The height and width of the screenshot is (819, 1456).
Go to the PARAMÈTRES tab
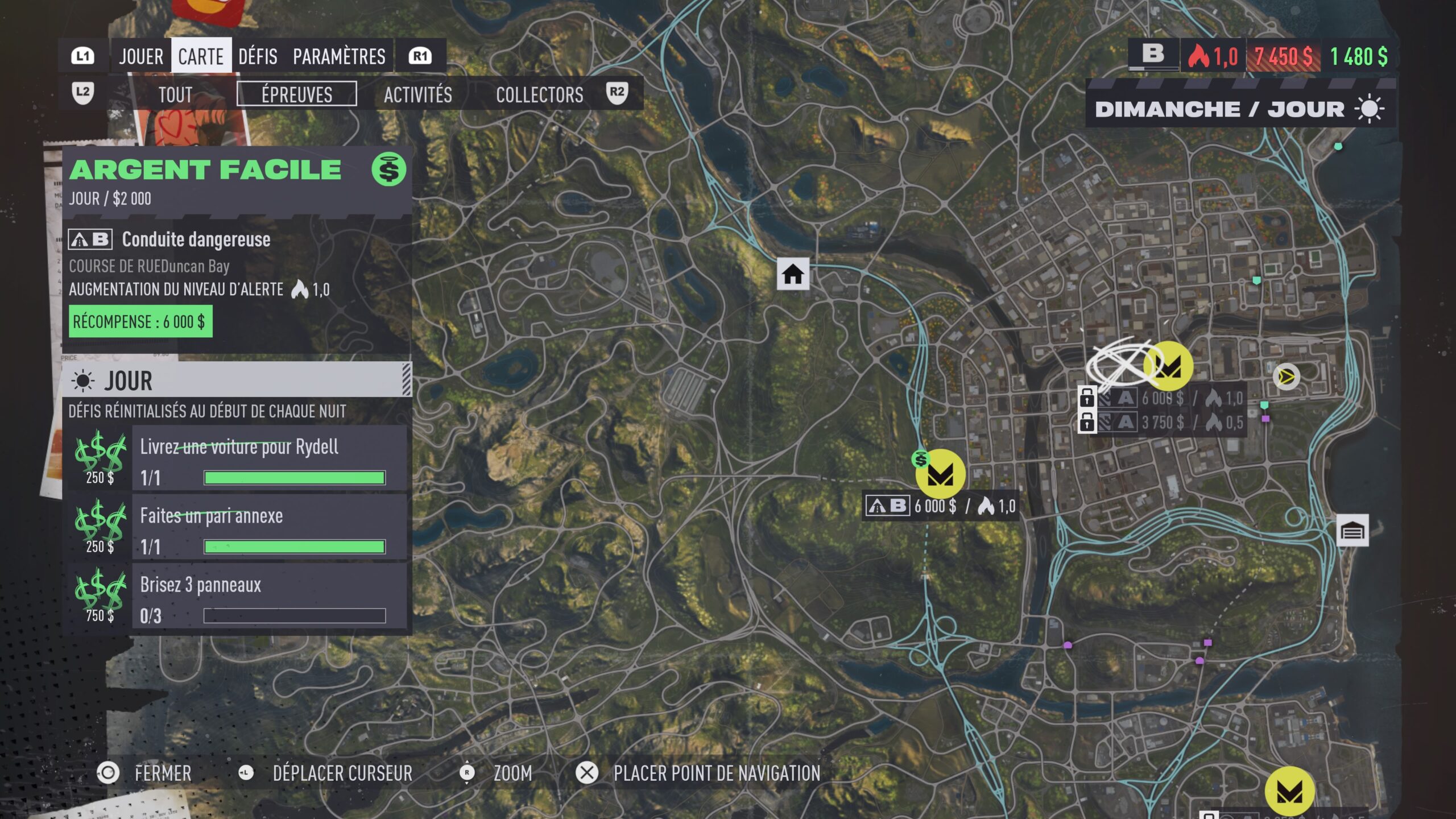[x=339, y=56]
